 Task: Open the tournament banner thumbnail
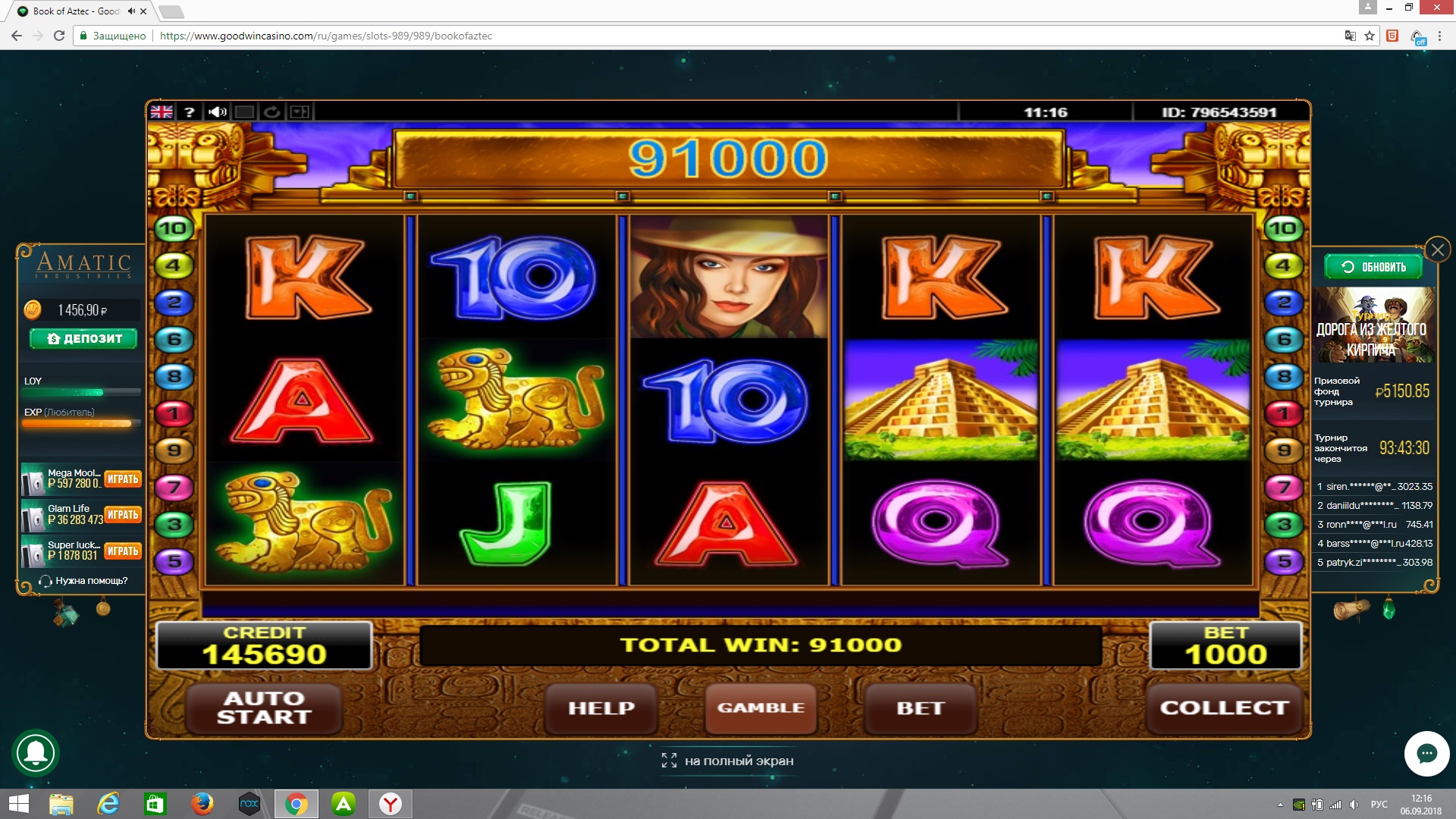(1374, 325)
